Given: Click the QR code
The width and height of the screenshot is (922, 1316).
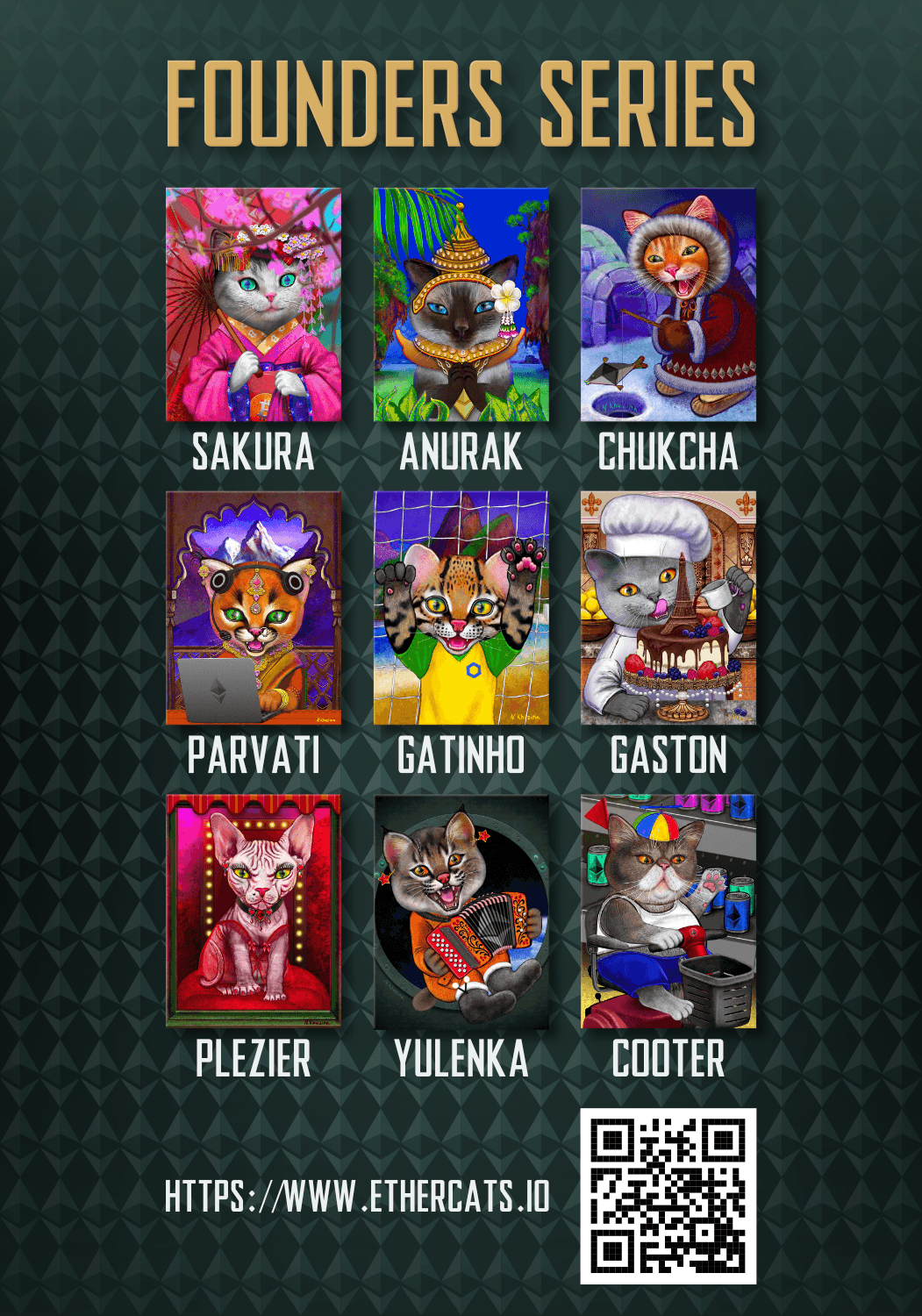Looking at the screenshot, I should [x=668, y=1196].
